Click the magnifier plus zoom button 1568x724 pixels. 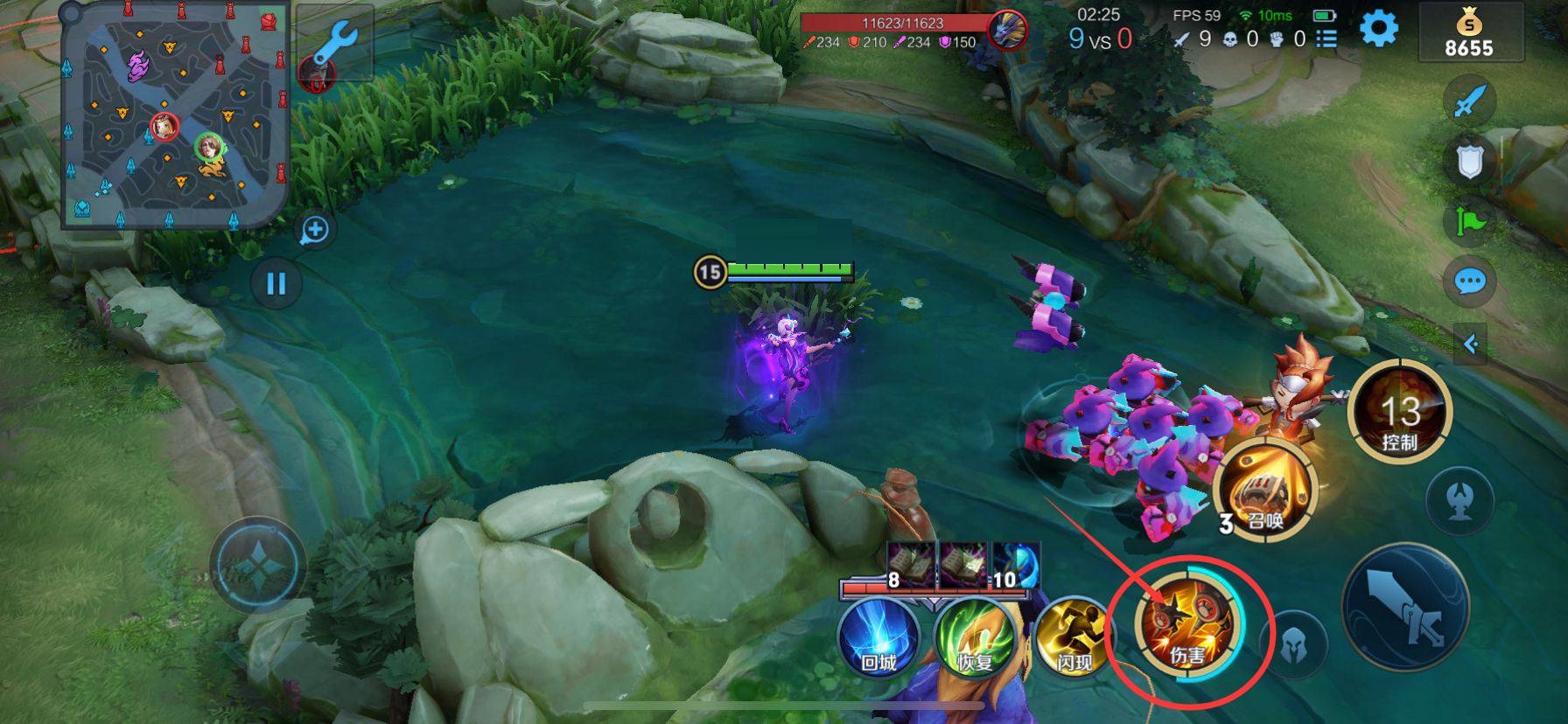coord(314,230)
